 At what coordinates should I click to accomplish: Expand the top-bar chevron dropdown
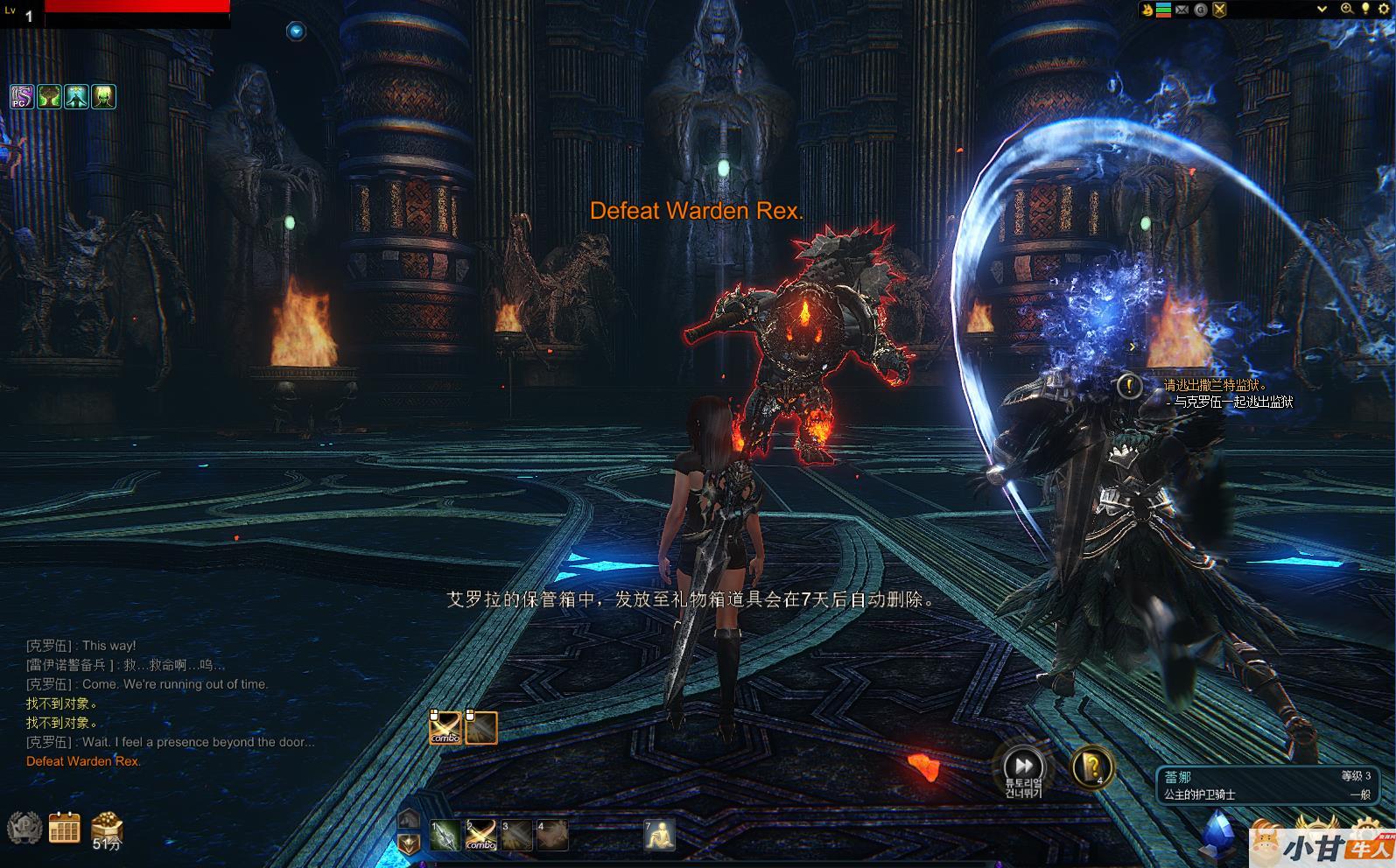[x=1322, y=10]
